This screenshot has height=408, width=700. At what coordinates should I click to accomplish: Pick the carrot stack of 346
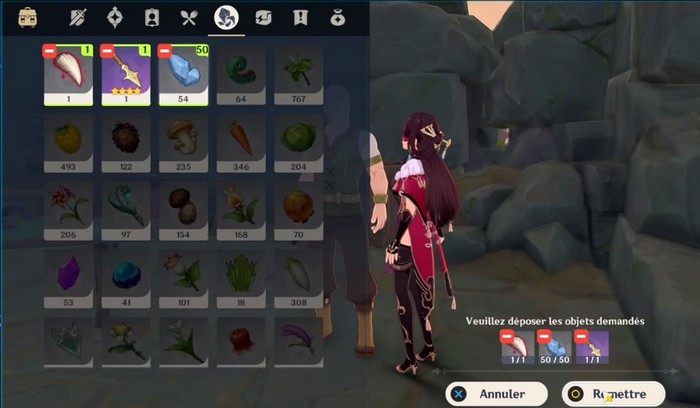pyautogui.click(x=241, y=140)
